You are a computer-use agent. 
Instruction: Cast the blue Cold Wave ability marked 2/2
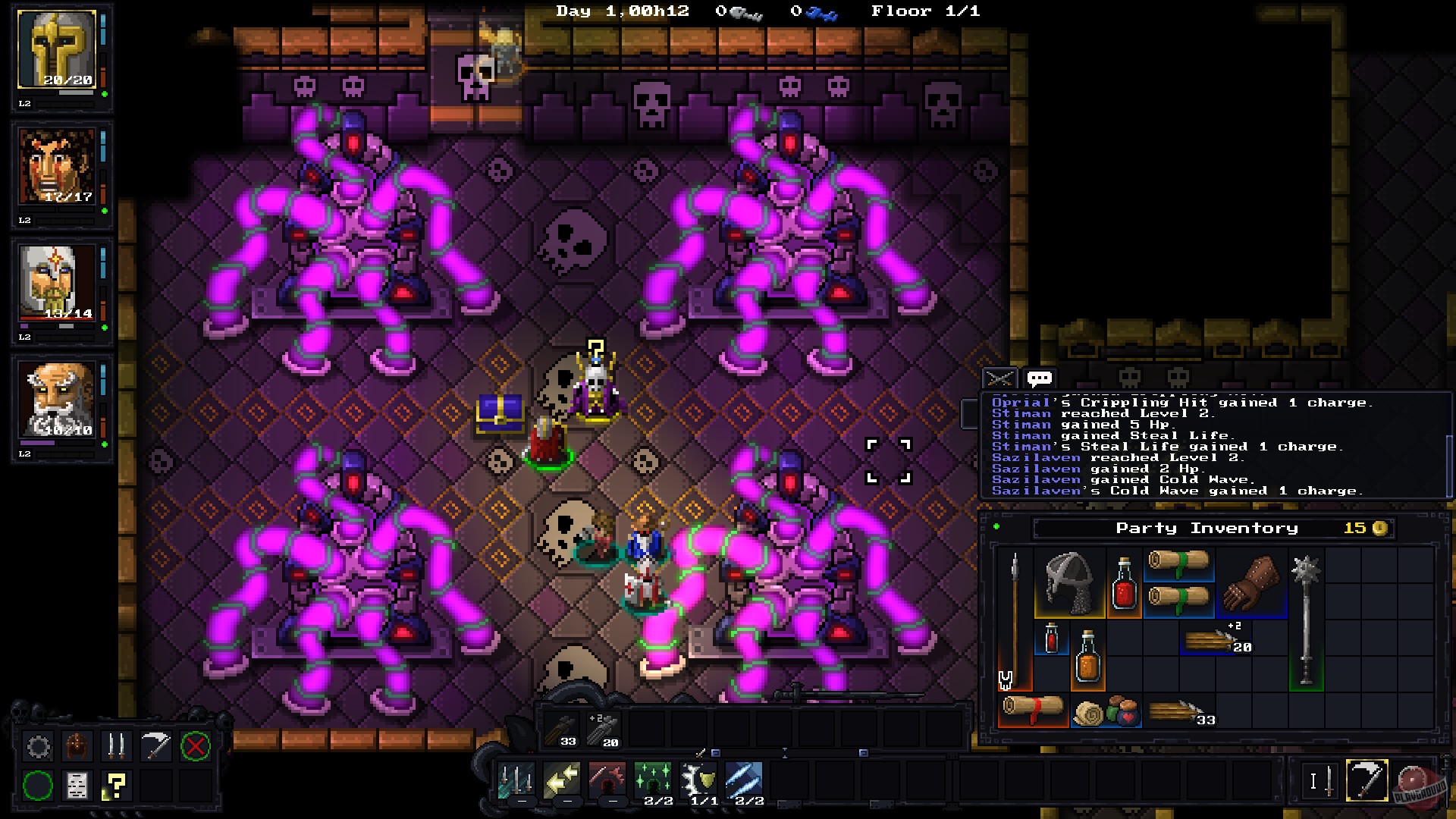coord(745,780)
